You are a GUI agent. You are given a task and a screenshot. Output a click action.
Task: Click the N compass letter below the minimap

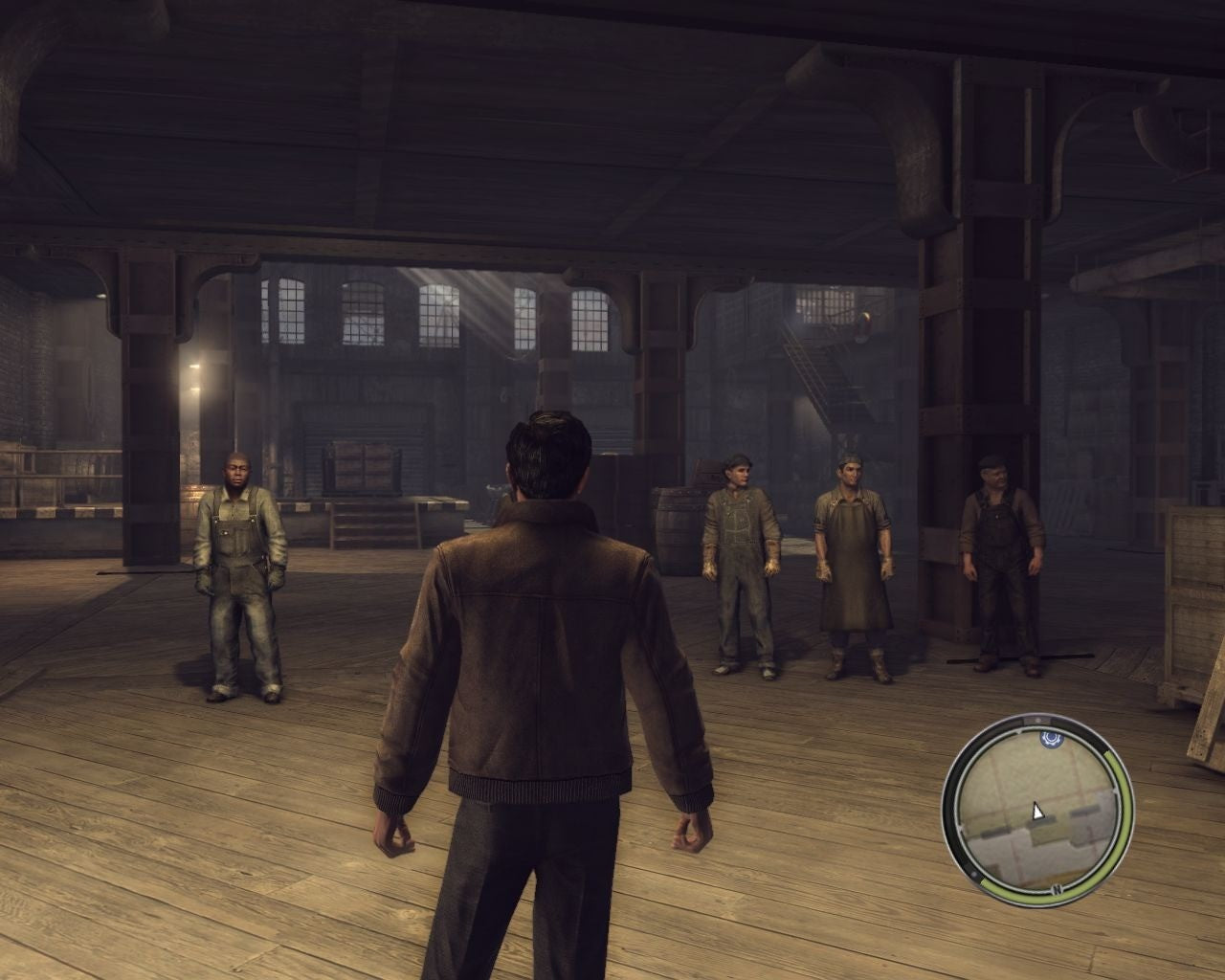click(x=1057, y=889)
